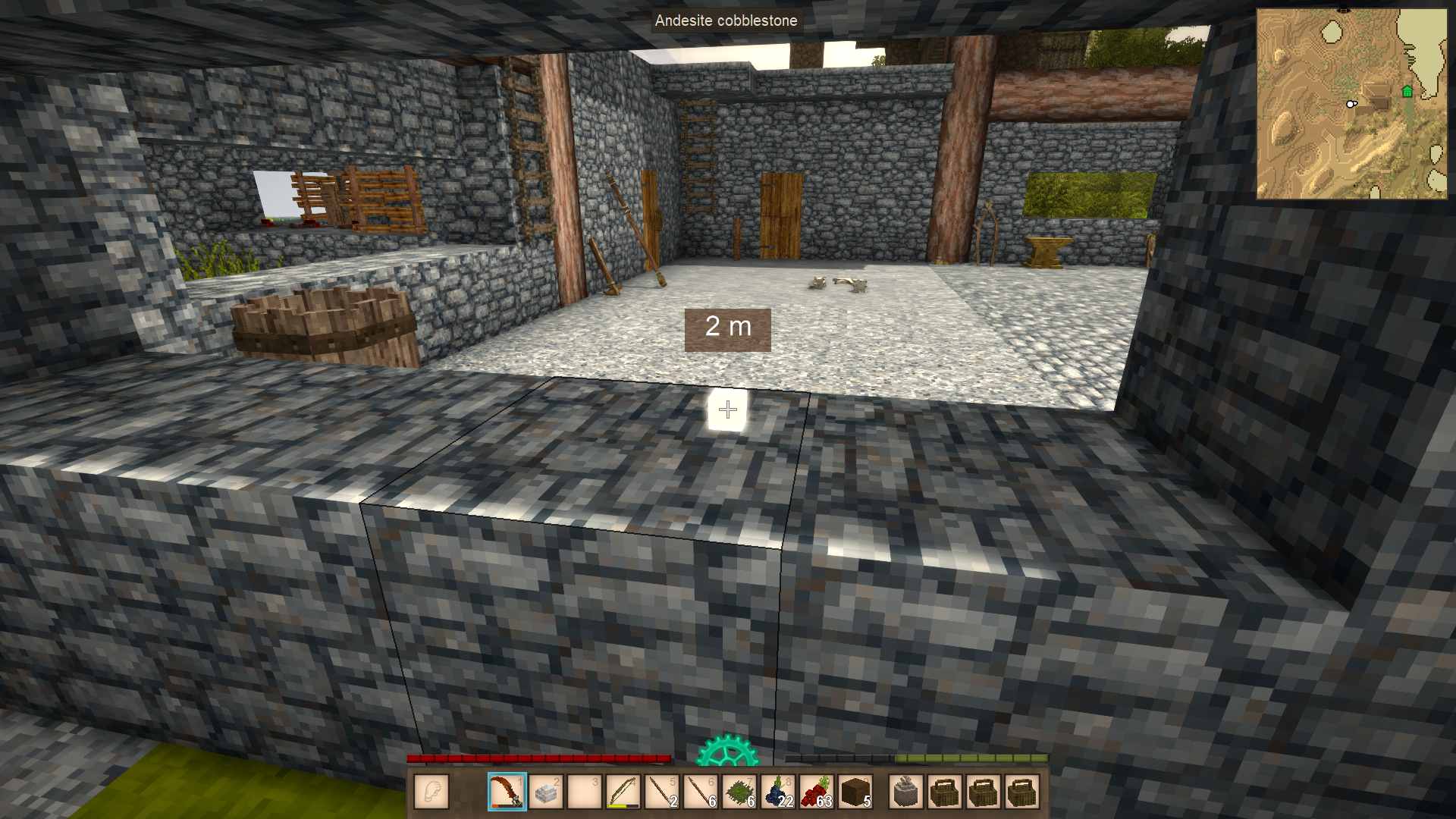
Task: Click the empty off-hand slot
Action: pos(431,792)
